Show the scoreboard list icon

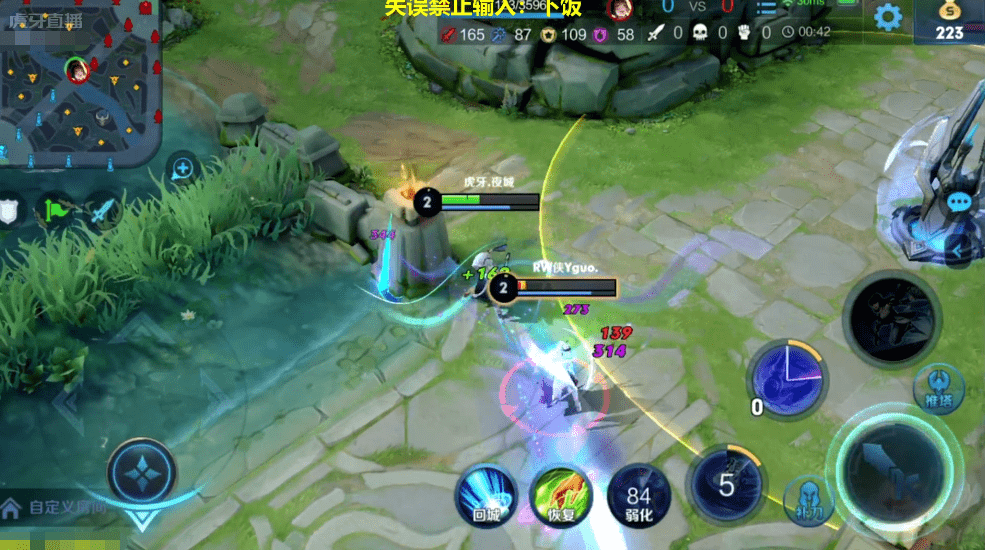point(766,8)
